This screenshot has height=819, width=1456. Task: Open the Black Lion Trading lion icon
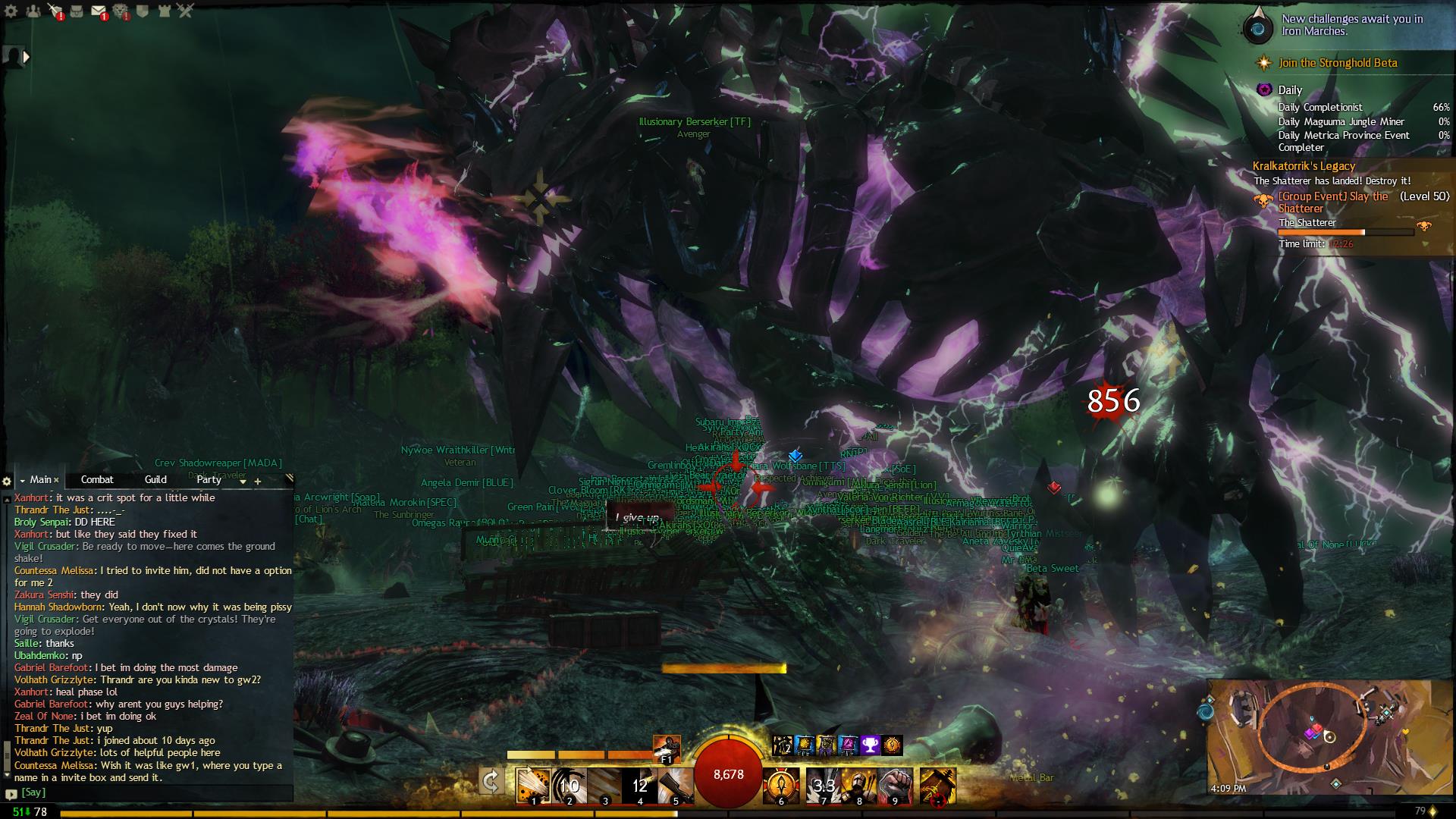(121, 11)
